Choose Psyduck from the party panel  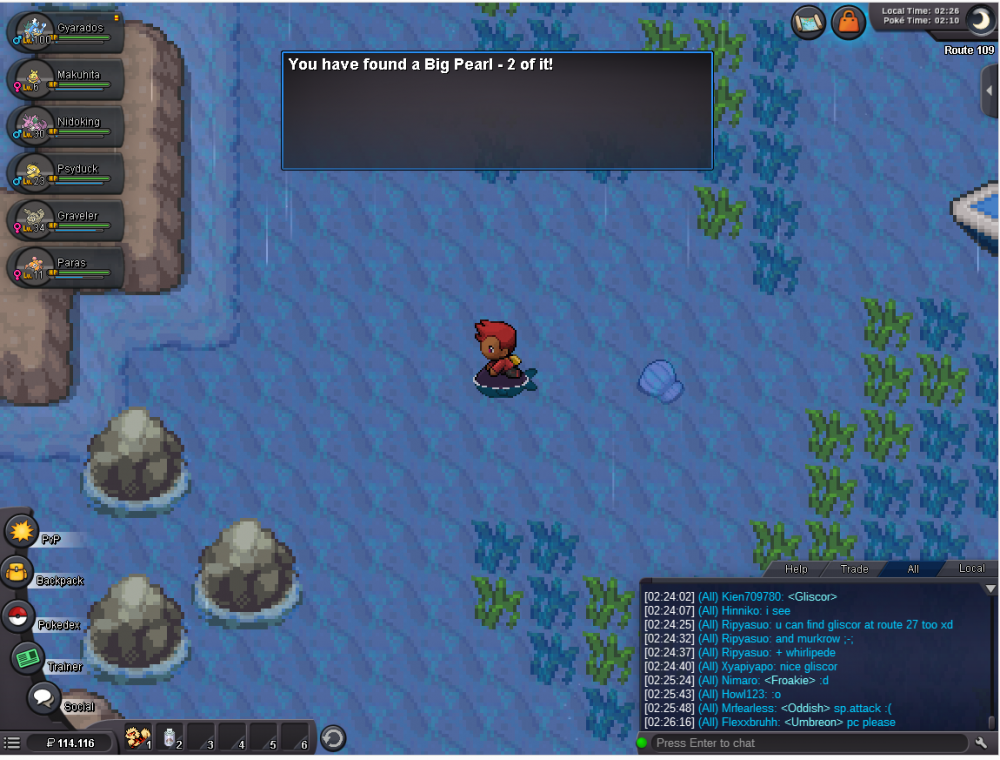click(x=66, y=174)
